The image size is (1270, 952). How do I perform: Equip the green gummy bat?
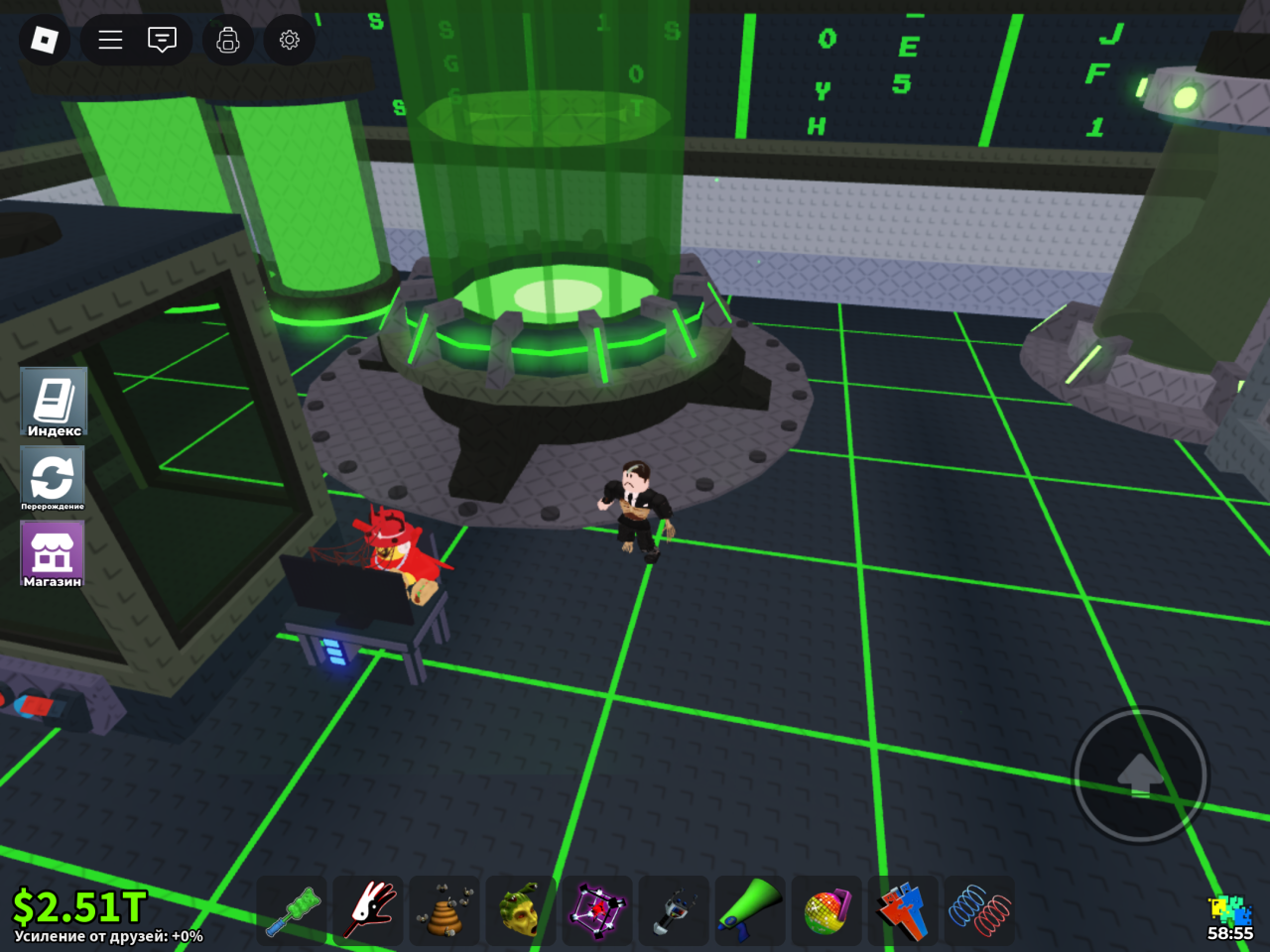(x=292, y=910)
